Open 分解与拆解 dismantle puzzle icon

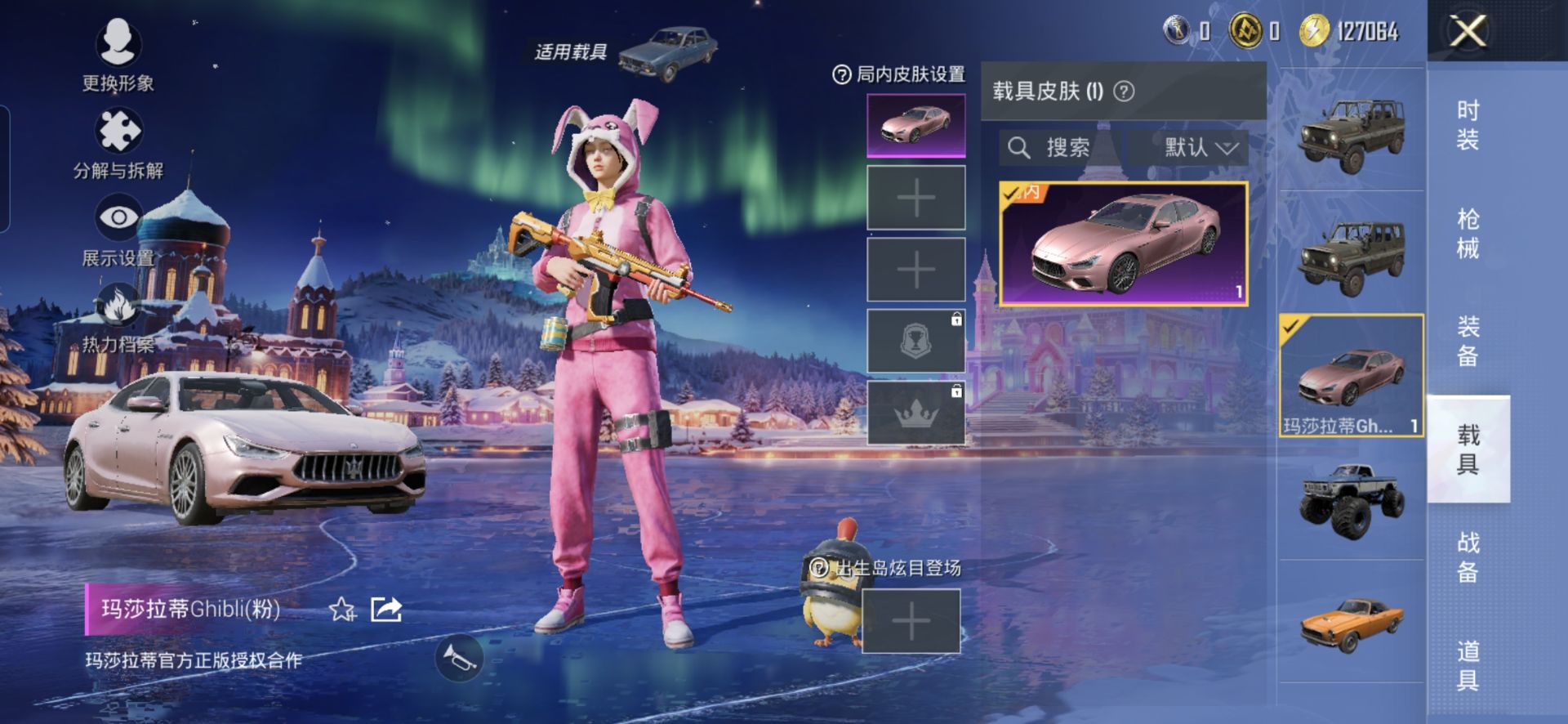pos(118,131)
